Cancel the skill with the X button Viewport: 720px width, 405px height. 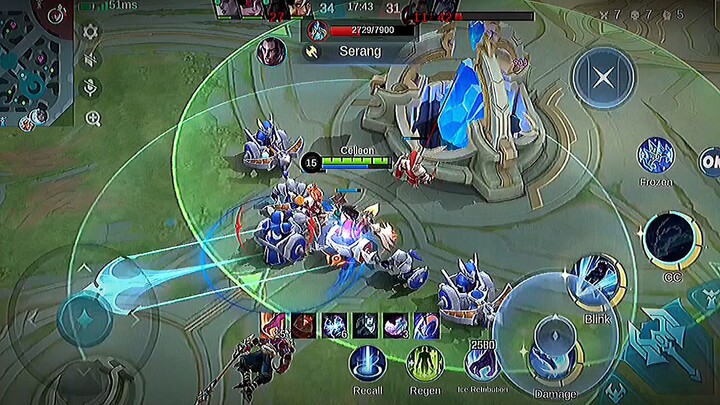(603, 77)
